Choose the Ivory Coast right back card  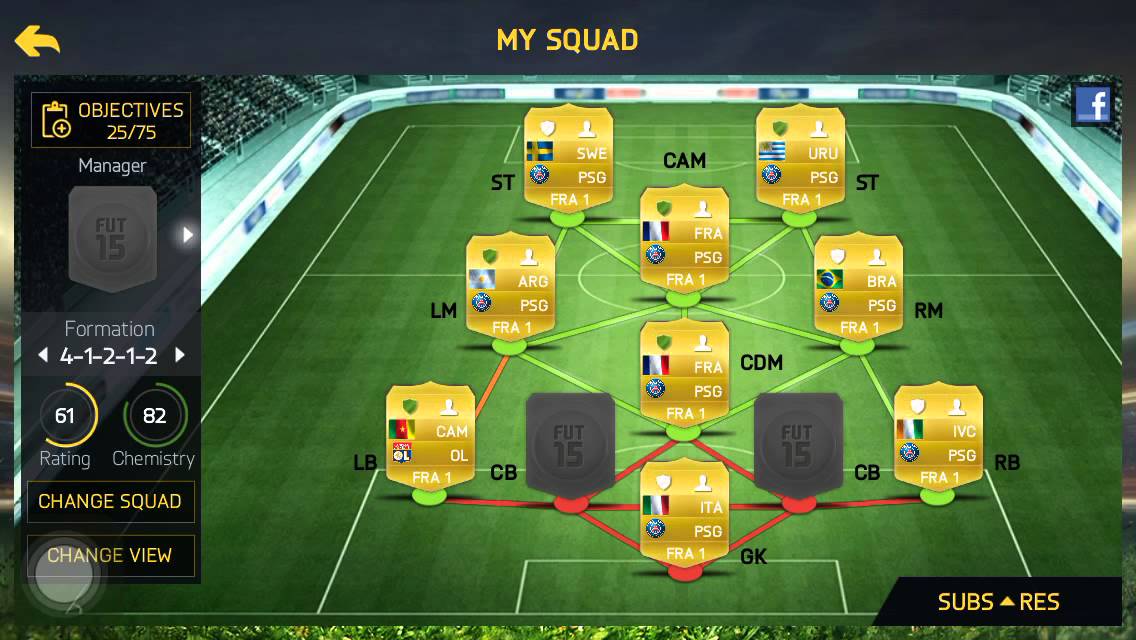pyautogui.click(x=937, y=435)
